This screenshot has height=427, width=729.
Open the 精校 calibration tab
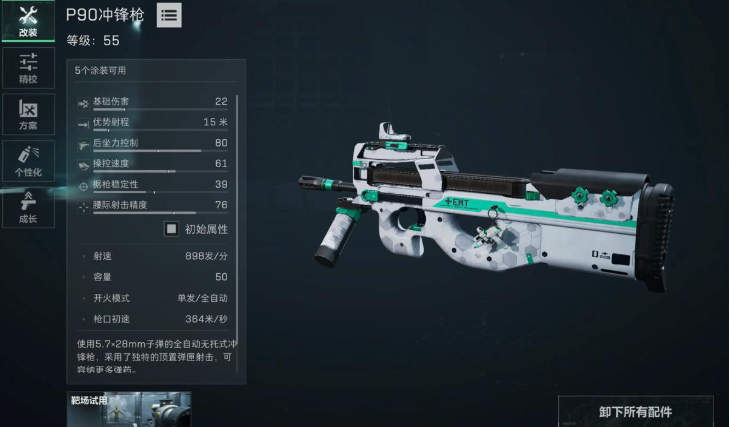(x=27, y=67)
